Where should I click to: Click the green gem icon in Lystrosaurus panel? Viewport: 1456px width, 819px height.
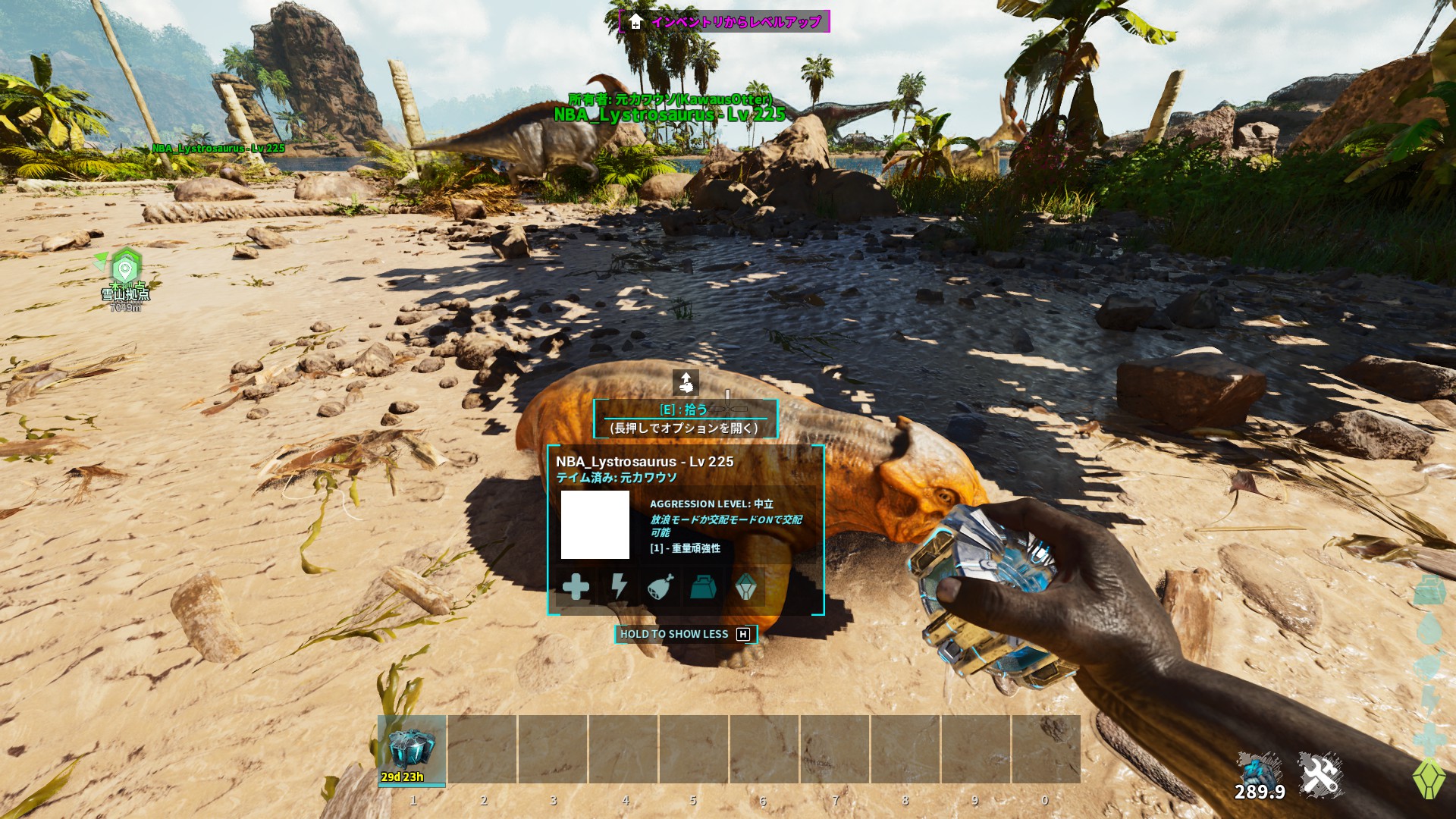[746, 586]
